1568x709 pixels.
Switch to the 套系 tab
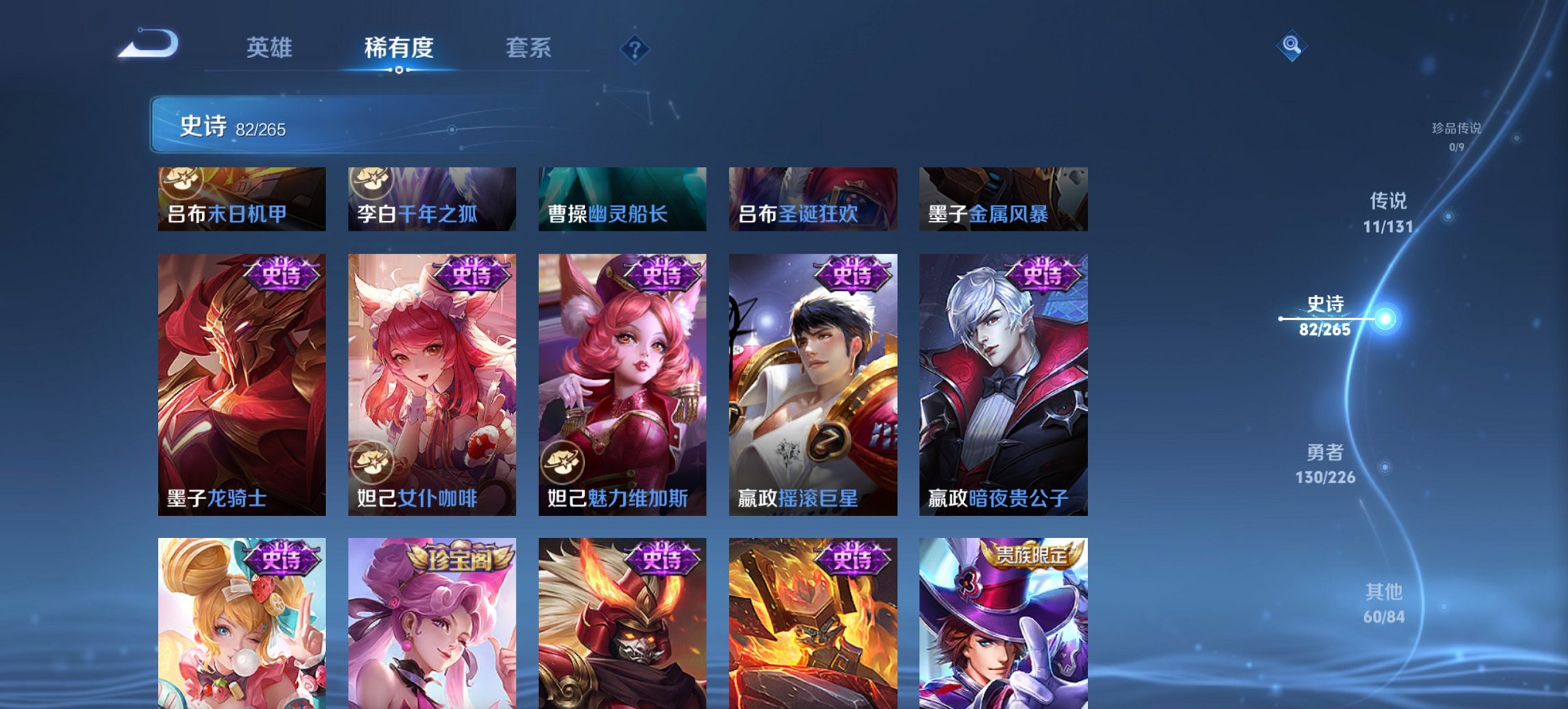[528, 48]
